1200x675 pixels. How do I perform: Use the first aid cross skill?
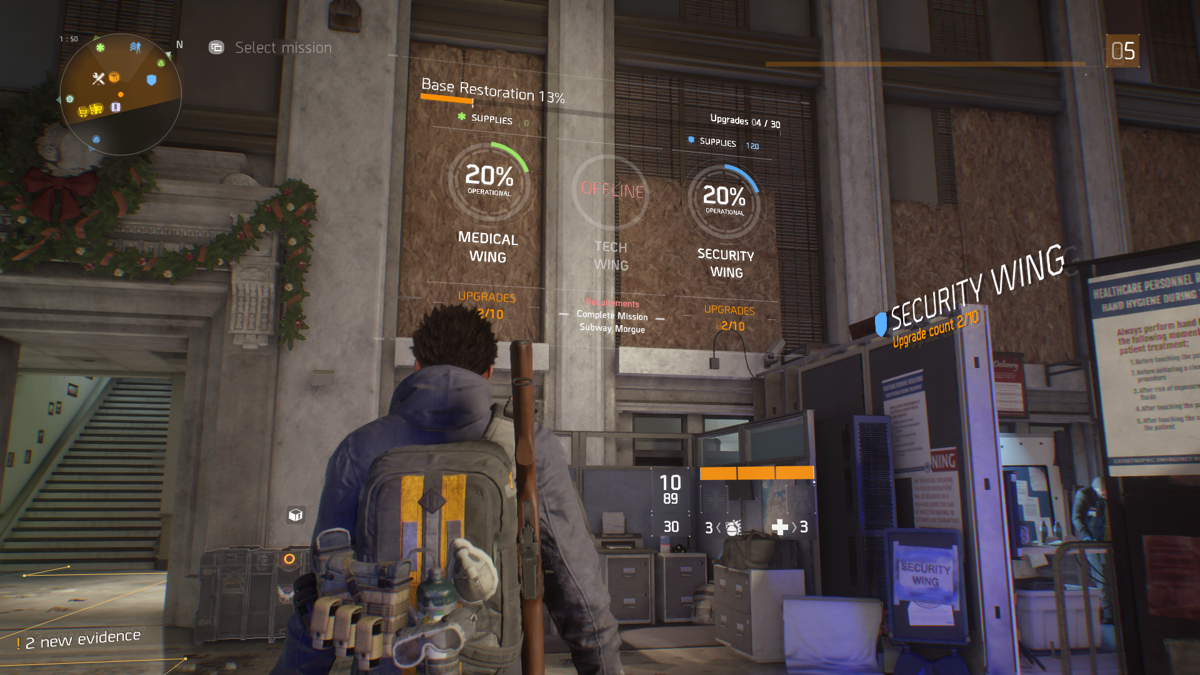780,527
